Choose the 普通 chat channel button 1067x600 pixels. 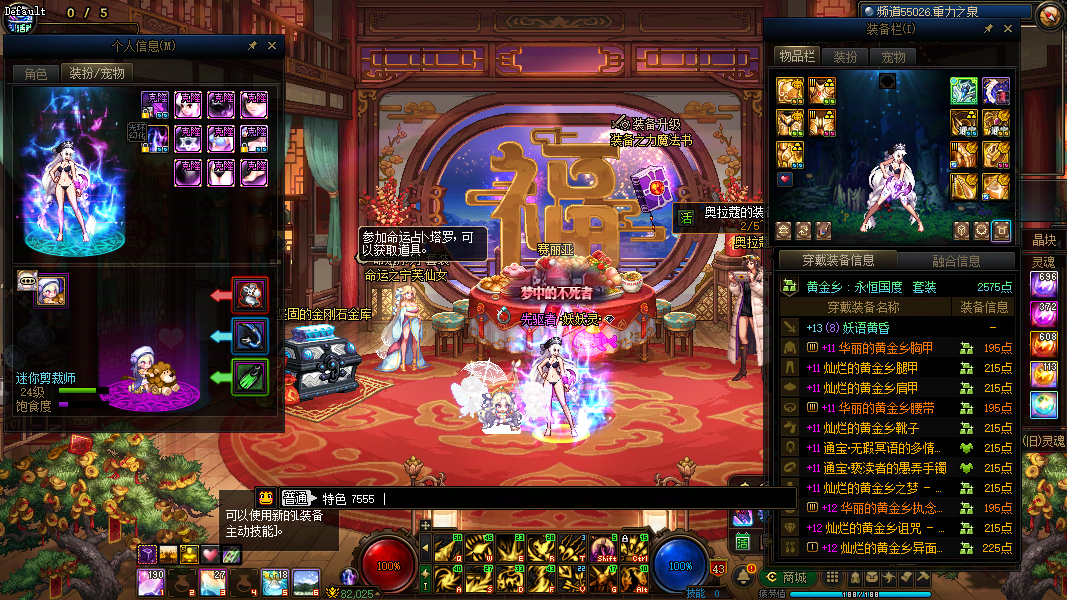295,498
